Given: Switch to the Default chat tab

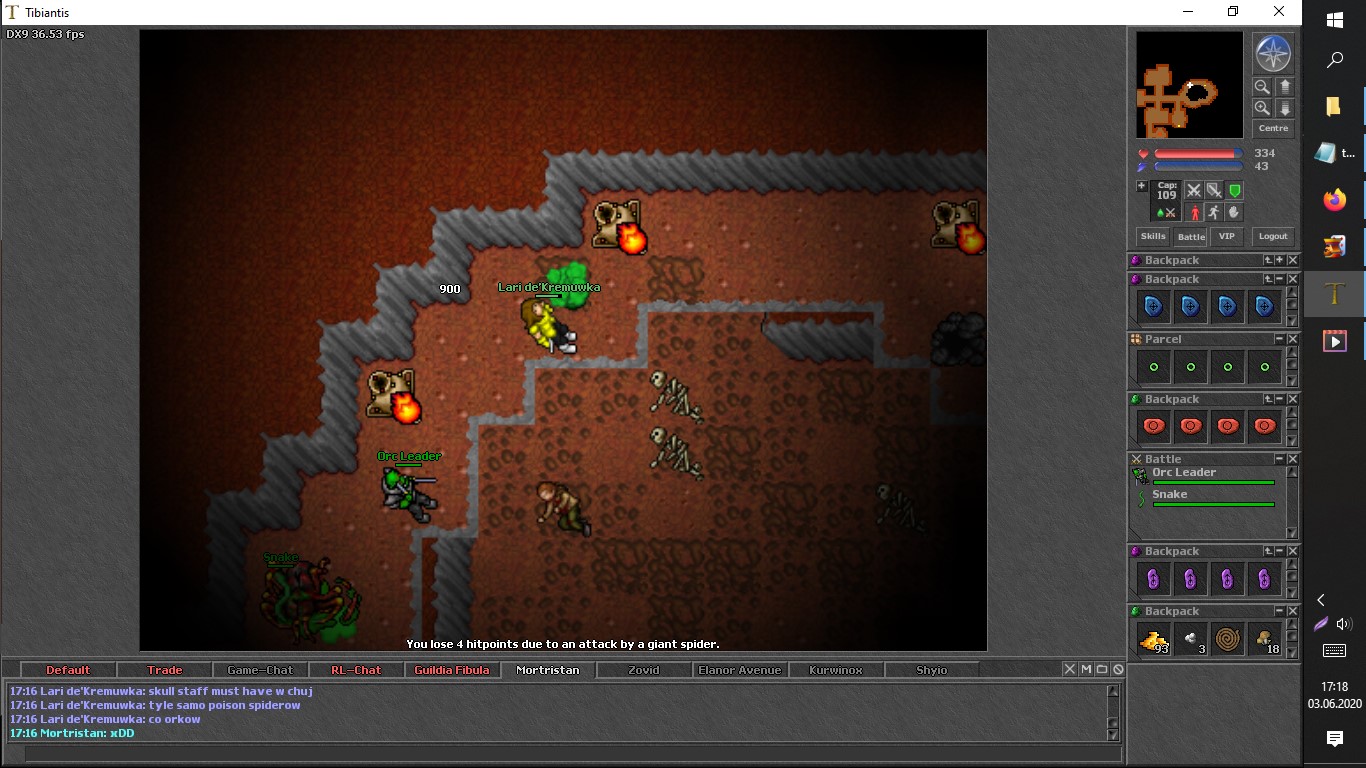Looking at the screenshot, I should (x=68, y=670).
